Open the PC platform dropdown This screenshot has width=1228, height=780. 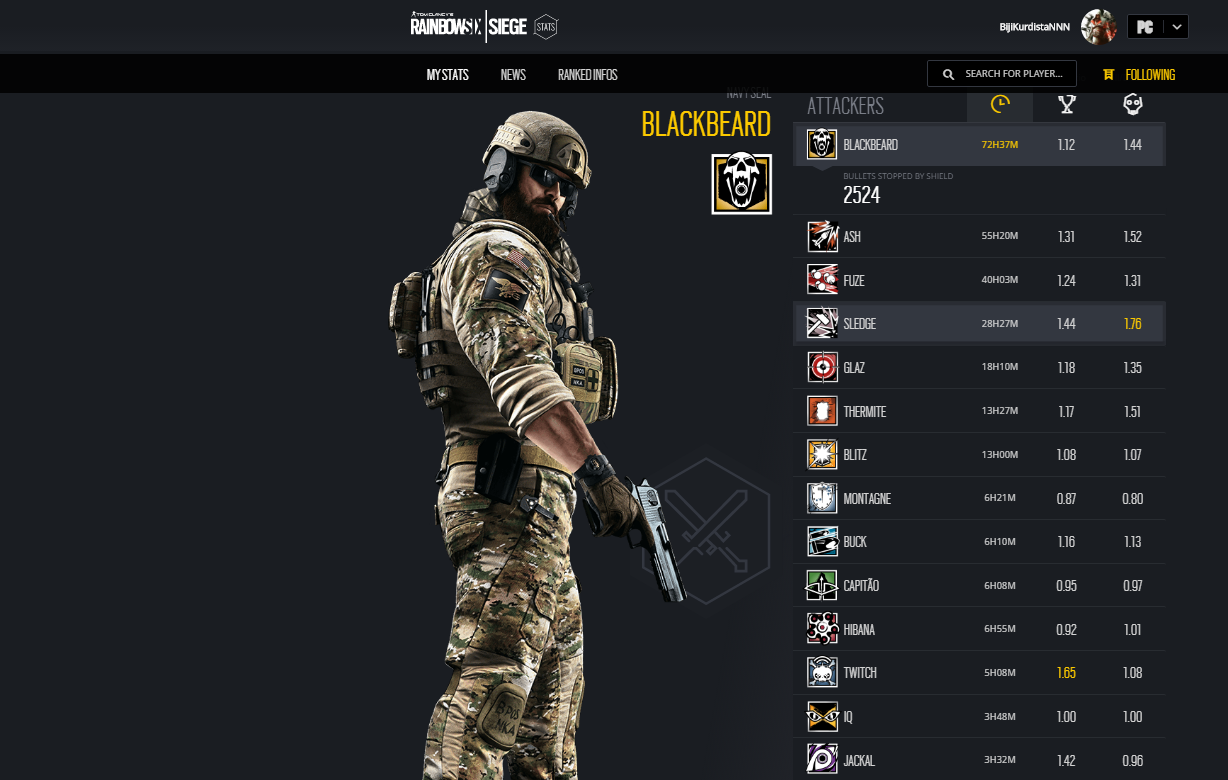(x=1157, y=27)
